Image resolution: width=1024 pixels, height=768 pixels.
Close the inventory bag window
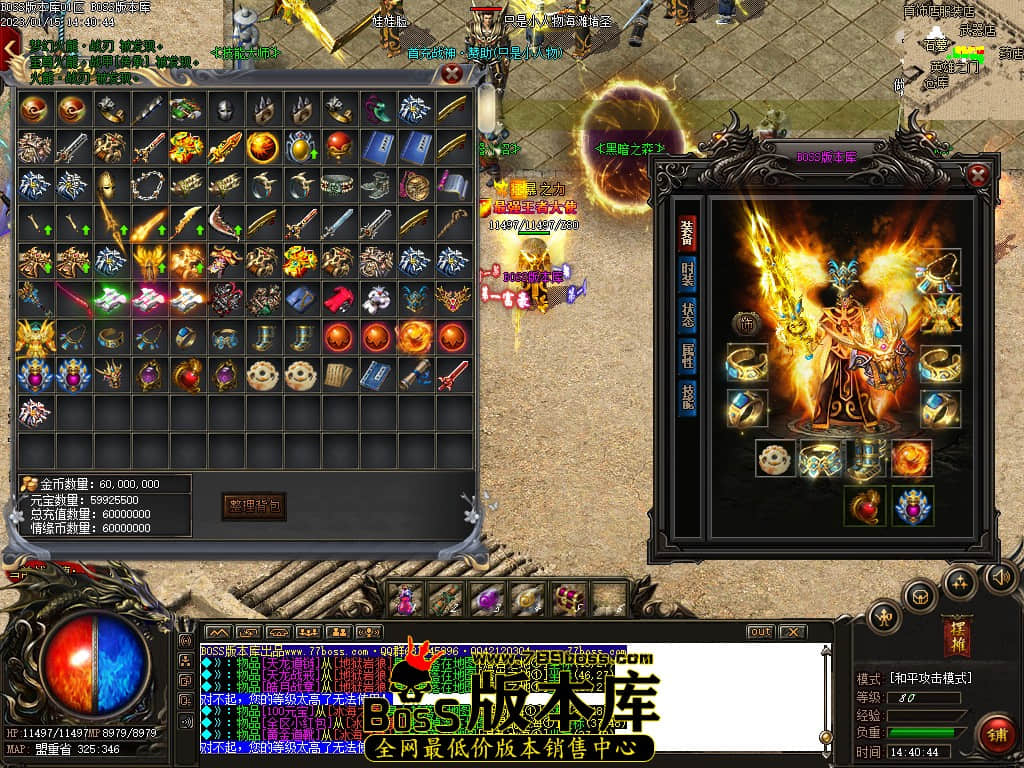(452, 73)
